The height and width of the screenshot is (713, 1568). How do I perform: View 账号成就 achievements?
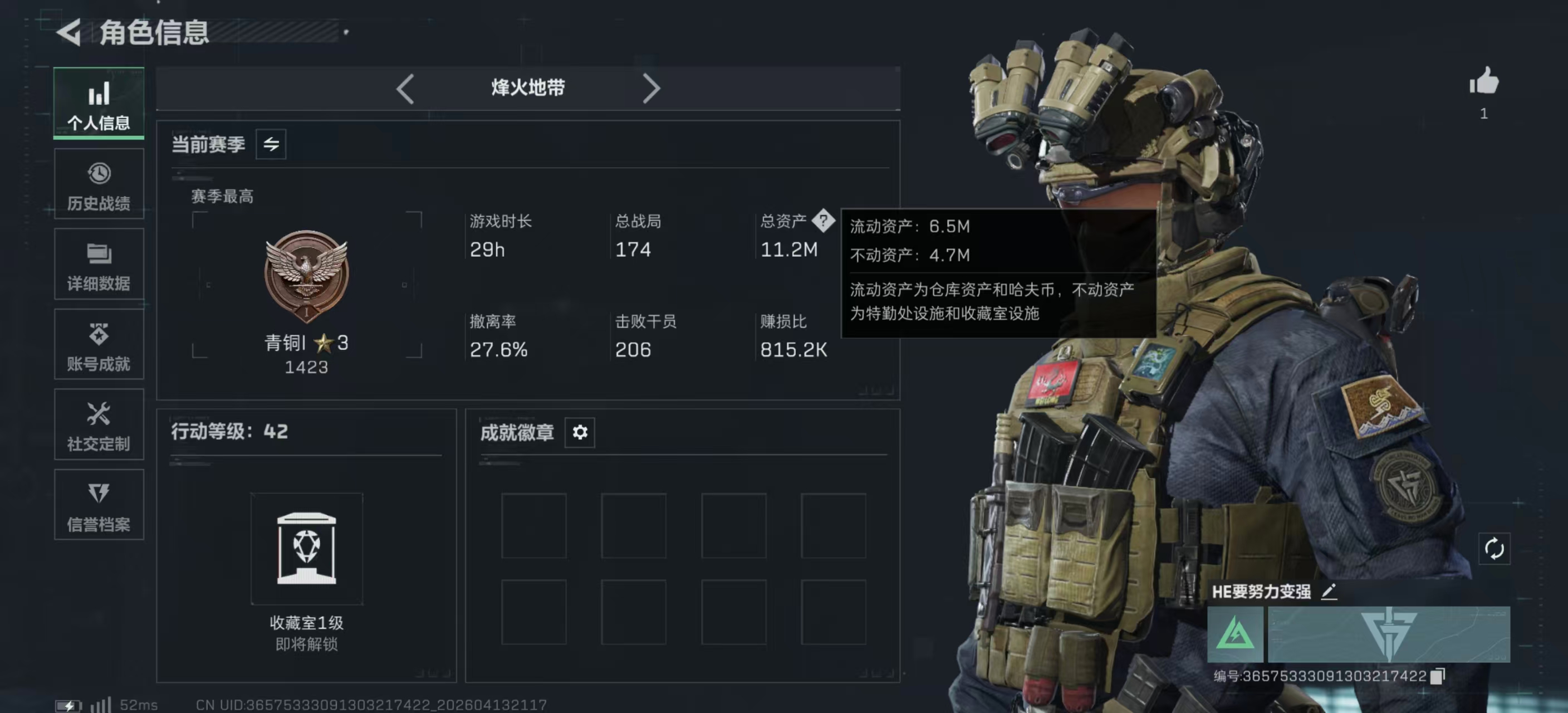[99, 344]
